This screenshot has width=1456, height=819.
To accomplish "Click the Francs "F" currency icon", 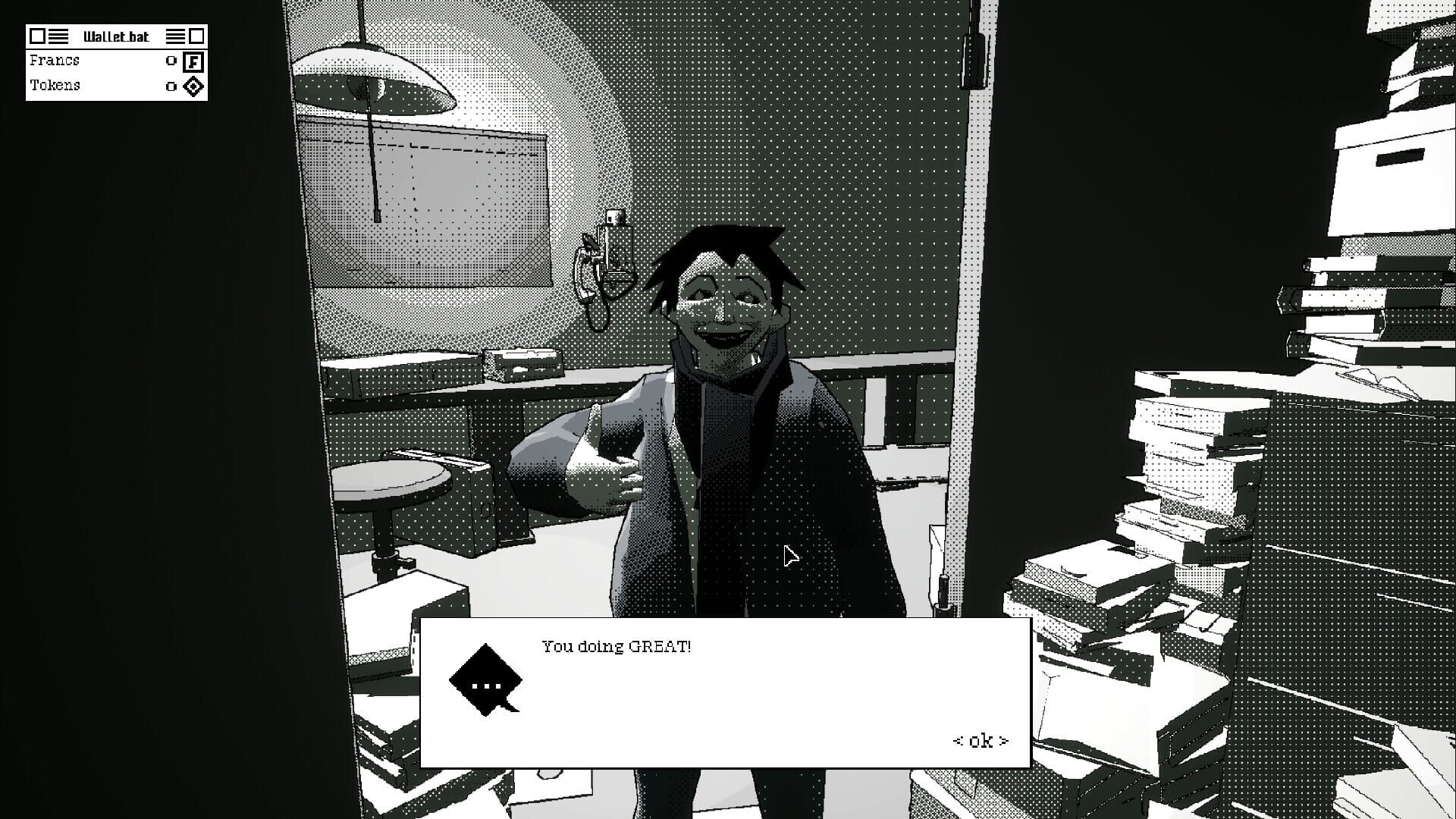I will coord(193,61).
